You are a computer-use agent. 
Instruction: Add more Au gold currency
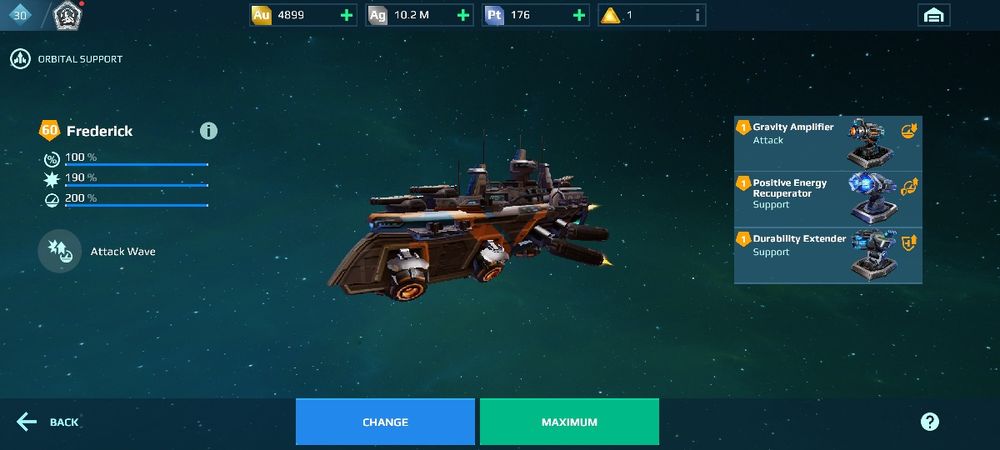(346, 15)
